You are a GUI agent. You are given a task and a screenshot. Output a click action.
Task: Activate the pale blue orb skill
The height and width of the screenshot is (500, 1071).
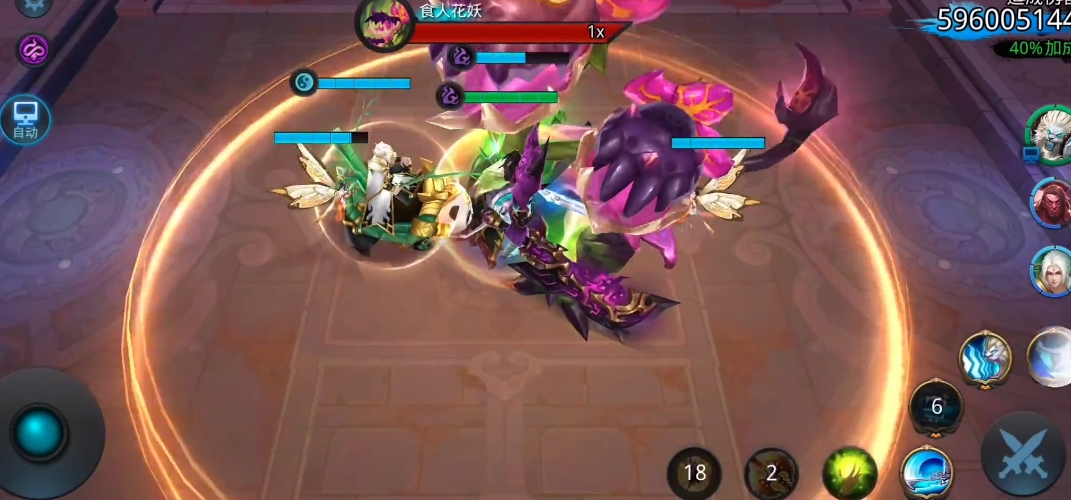point(1052,357)
